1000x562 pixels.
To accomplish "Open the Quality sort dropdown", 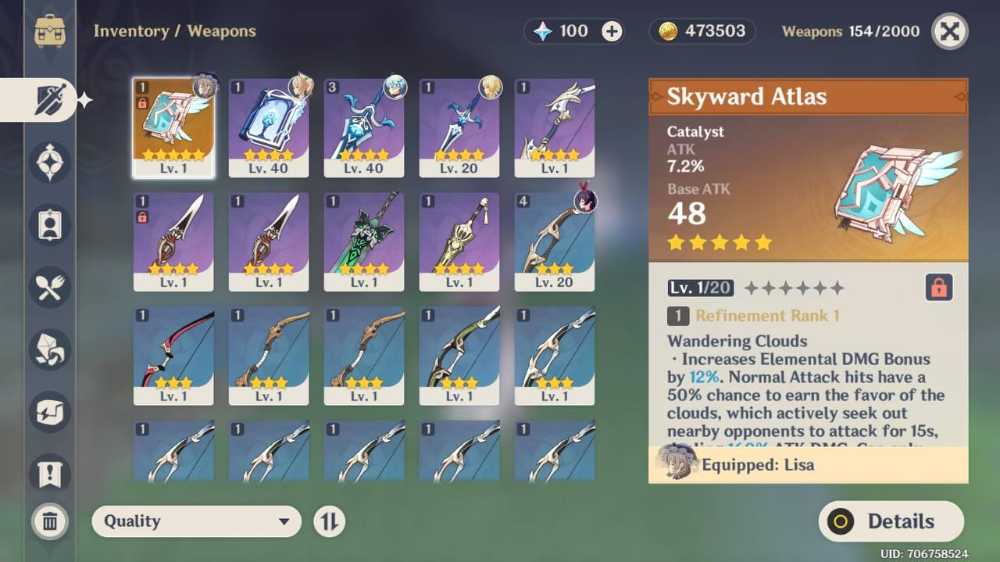I will 197,521.
